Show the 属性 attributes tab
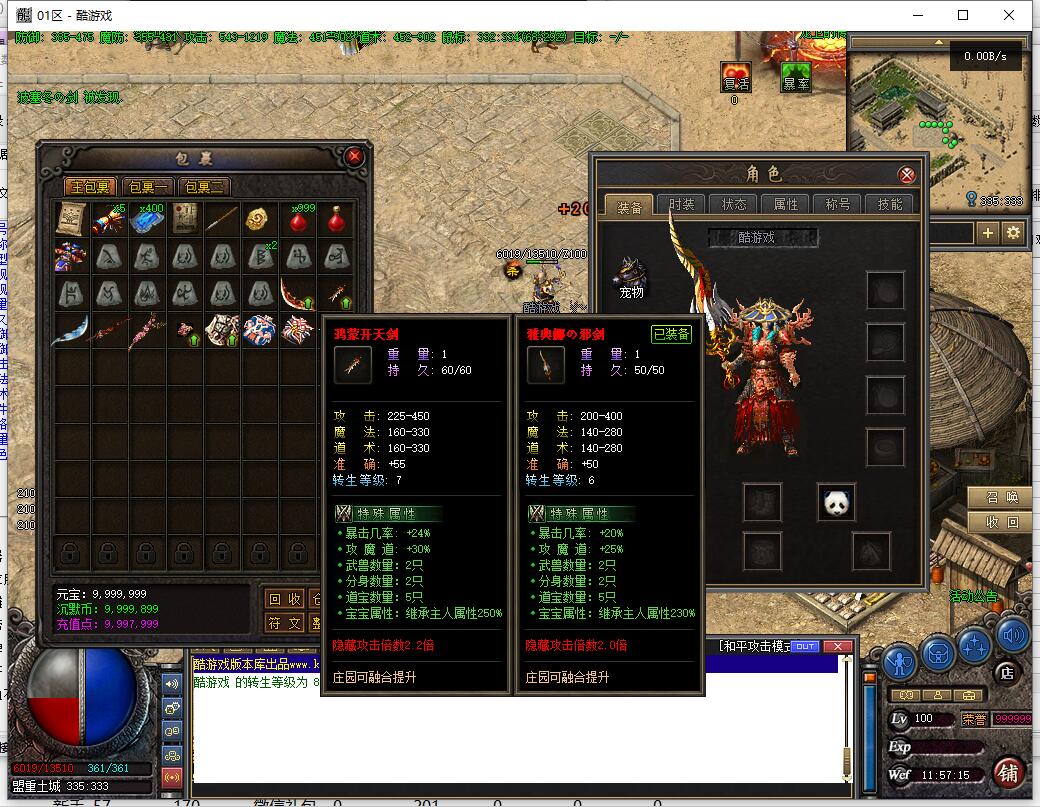Image resolution: width=1040 pixels, height=807 pixels. point(786,204)
